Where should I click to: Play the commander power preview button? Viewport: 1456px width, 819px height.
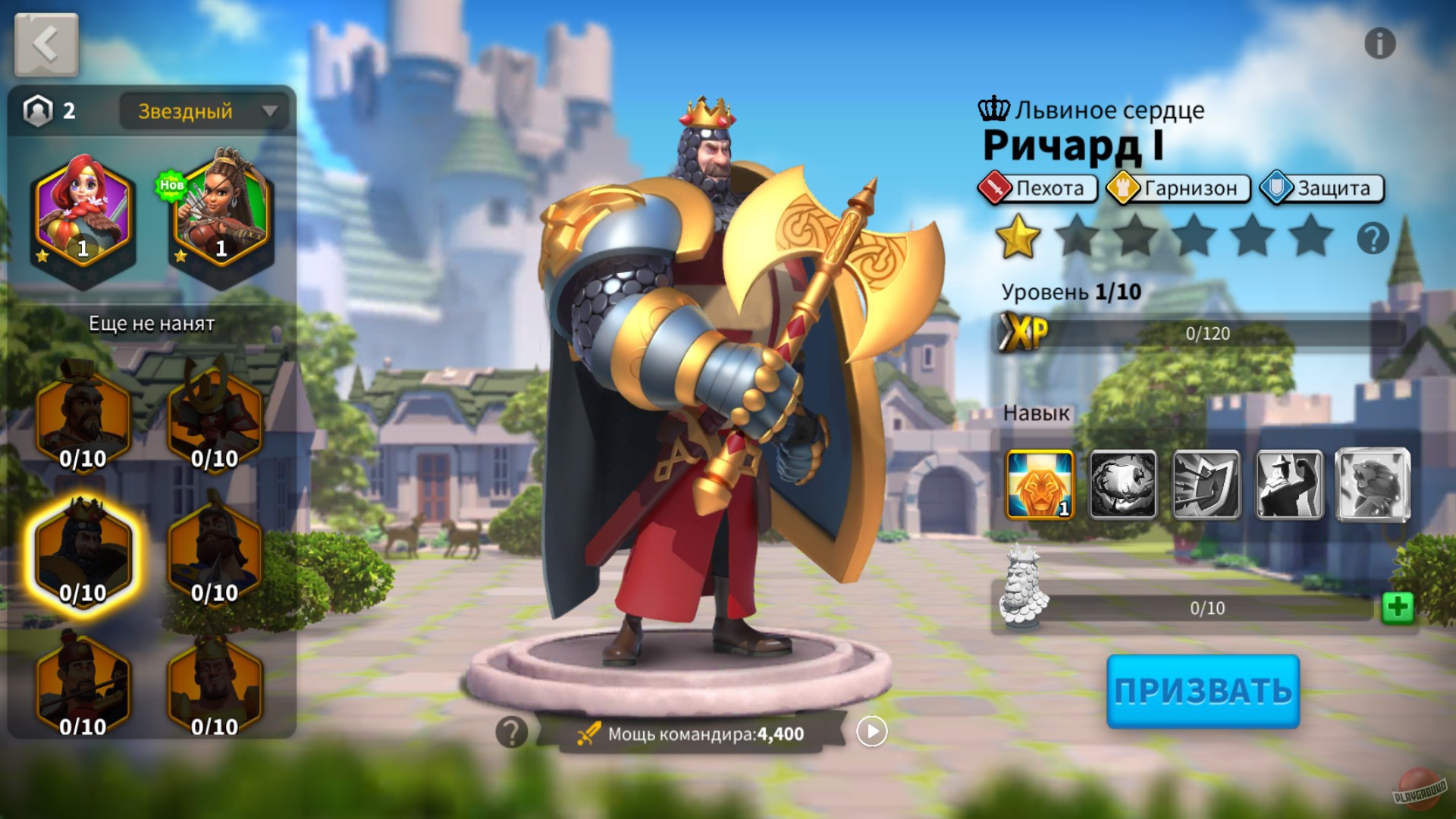coord(871,732)
